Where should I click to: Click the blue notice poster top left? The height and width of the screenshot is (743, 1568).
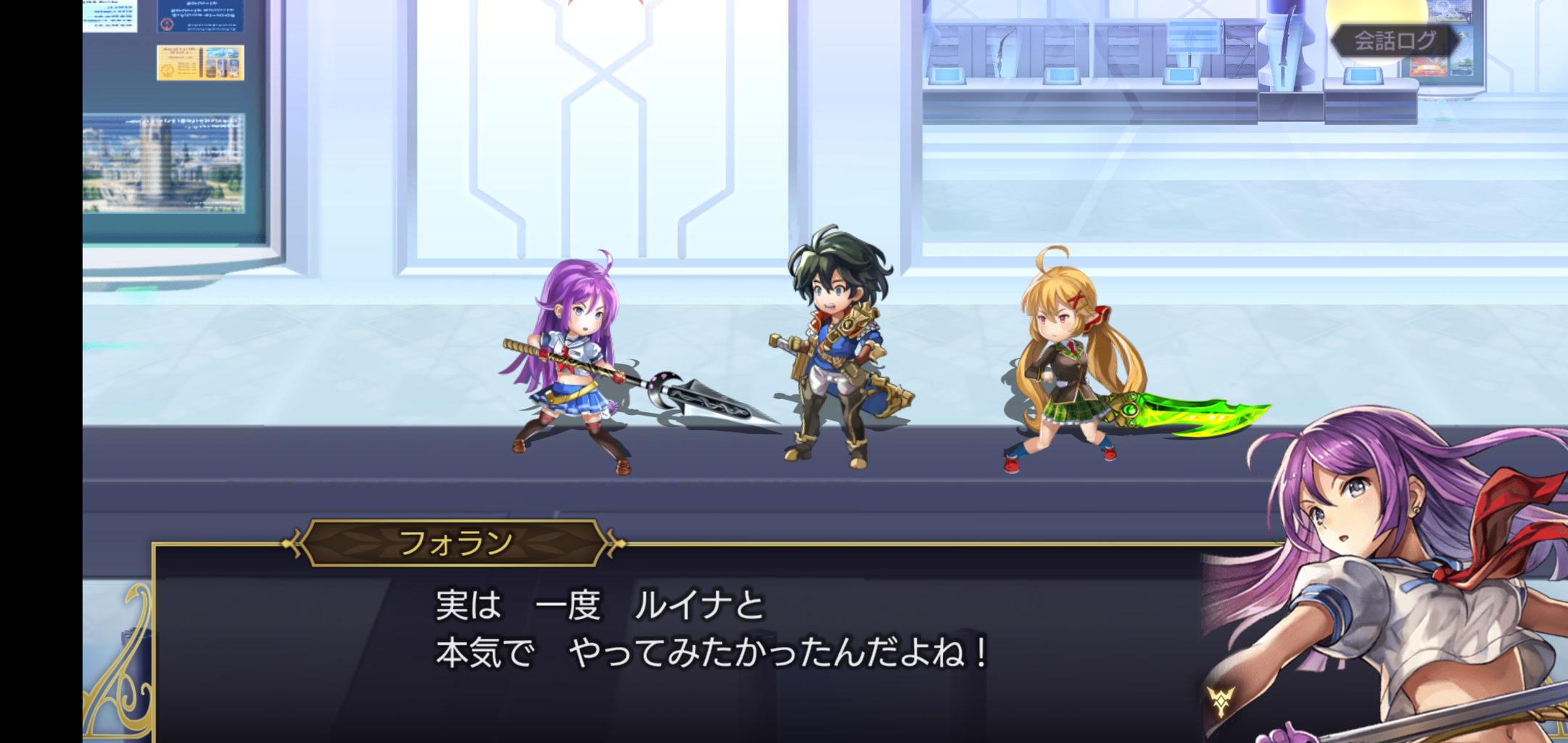[200, 16]
